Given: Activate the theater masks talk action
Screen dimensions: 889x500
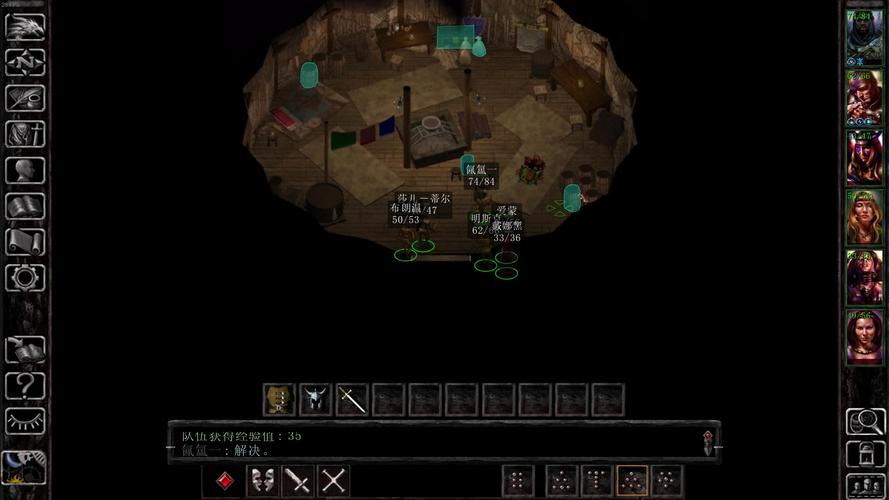Looking at the screenshot, I should (263, 481).
